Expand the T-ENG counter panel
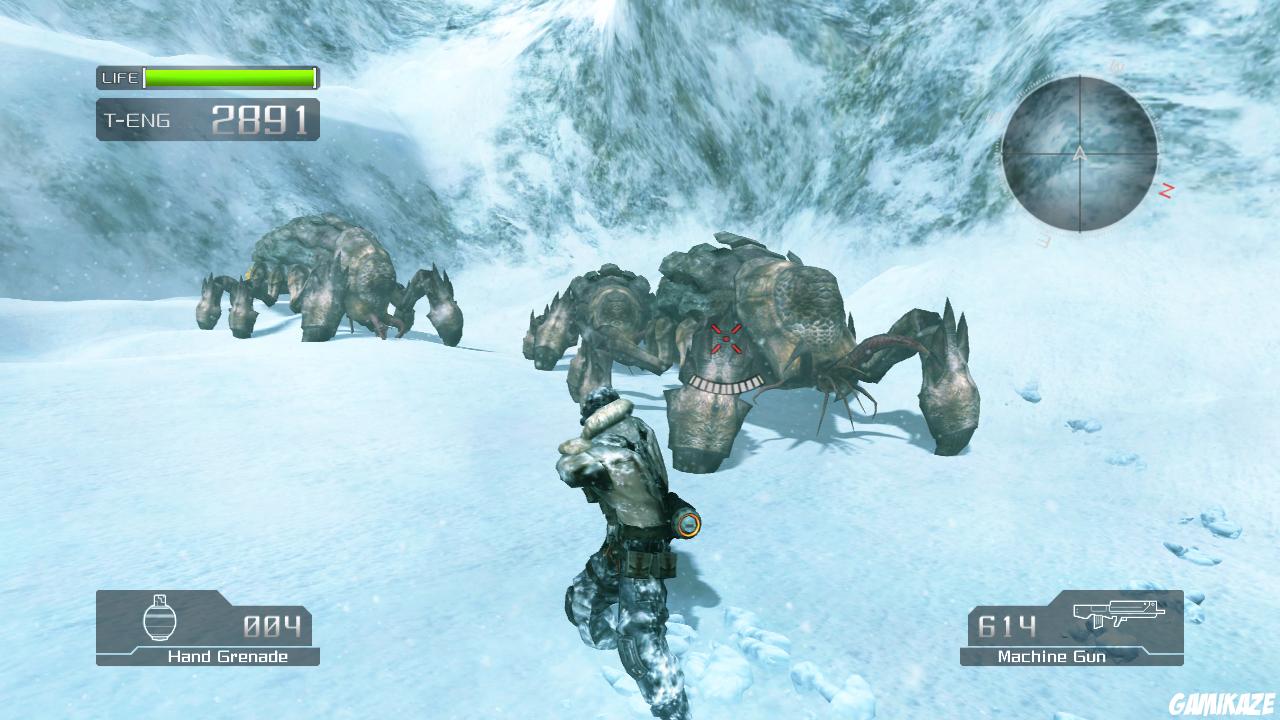The image size is (1280, 720). [207, 119]
